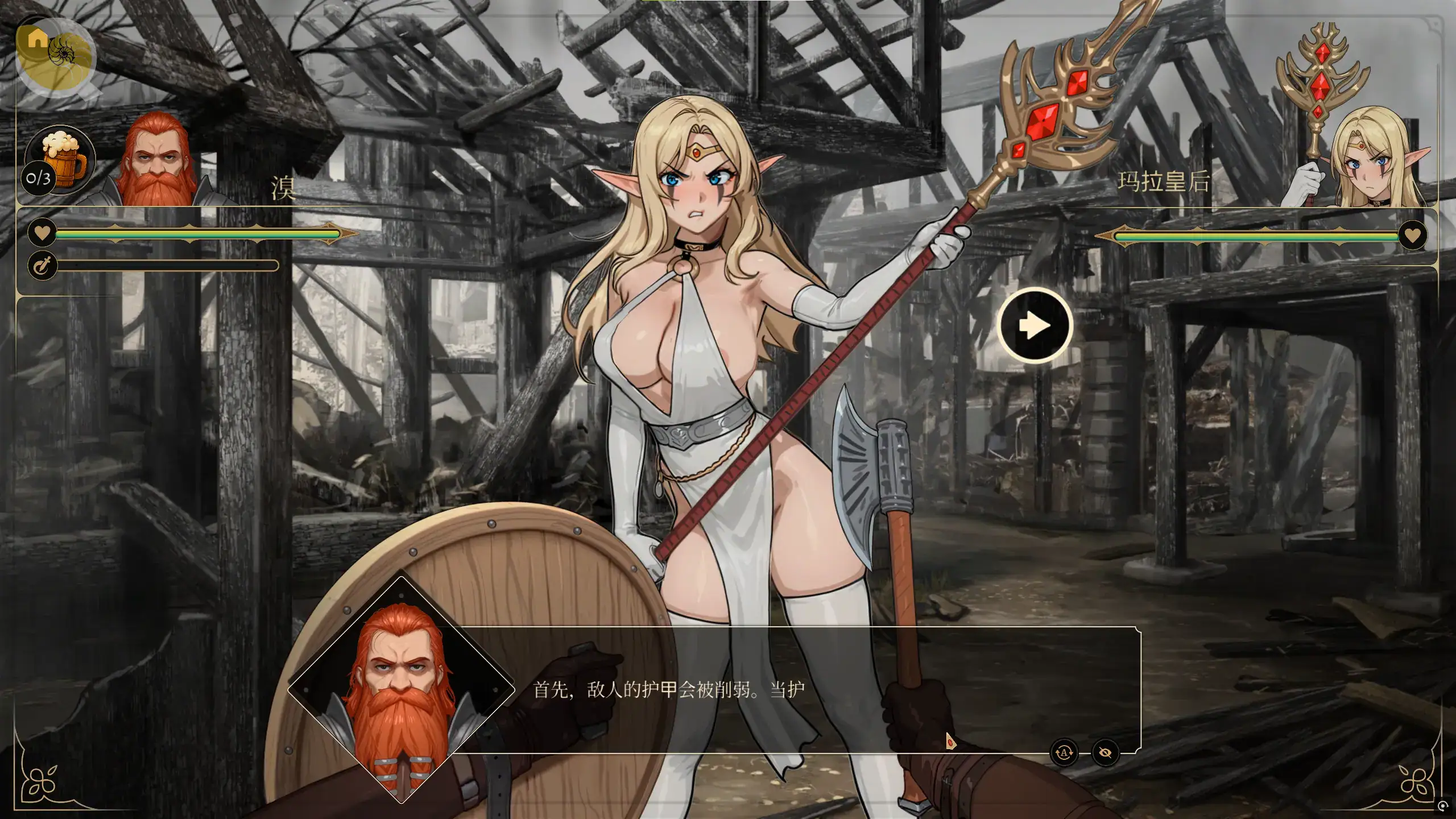The width and height of the screenshot is (1456, 819).
Task: Hide the dialogue box with the crossed-eye icon
Action: coord(1105,753)
